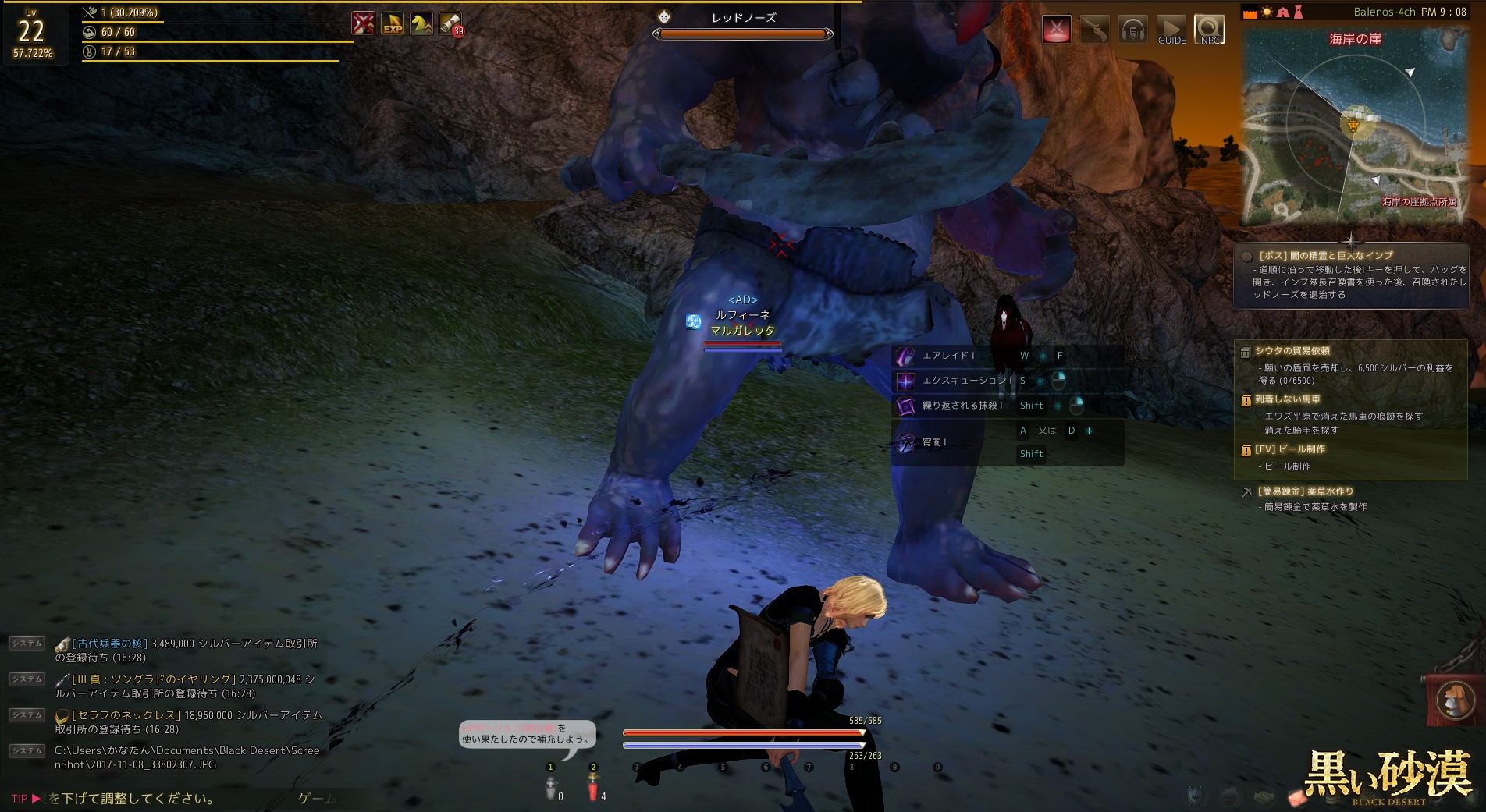The height and width of the screenshot is (812, 1486).
Task: Click the EXP buff icon
Action: click(x=393, y=24)
